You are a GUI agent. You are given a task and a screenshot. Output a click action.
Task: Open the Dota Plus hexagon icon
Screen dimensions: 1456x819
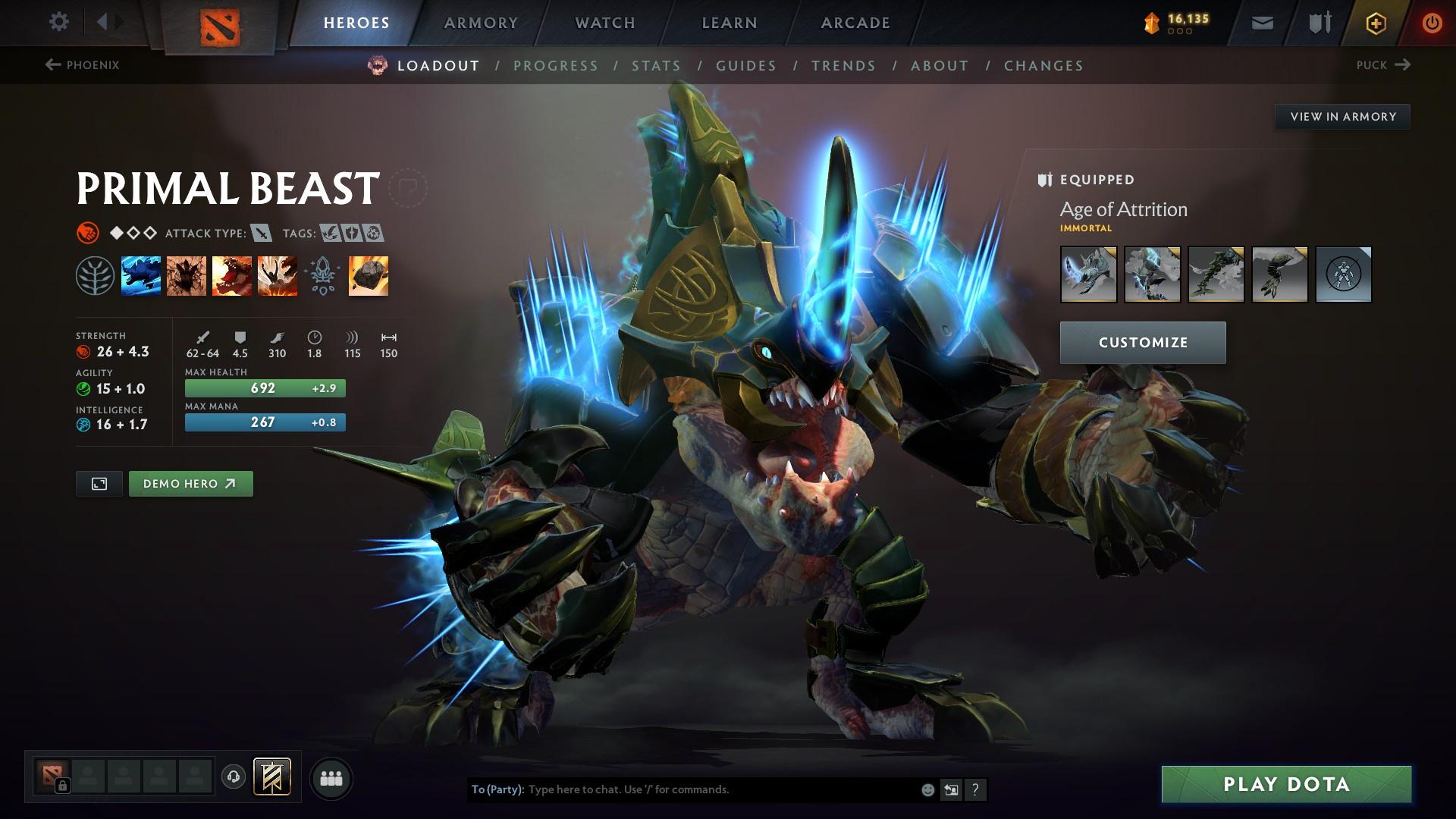pos(1375,23)
